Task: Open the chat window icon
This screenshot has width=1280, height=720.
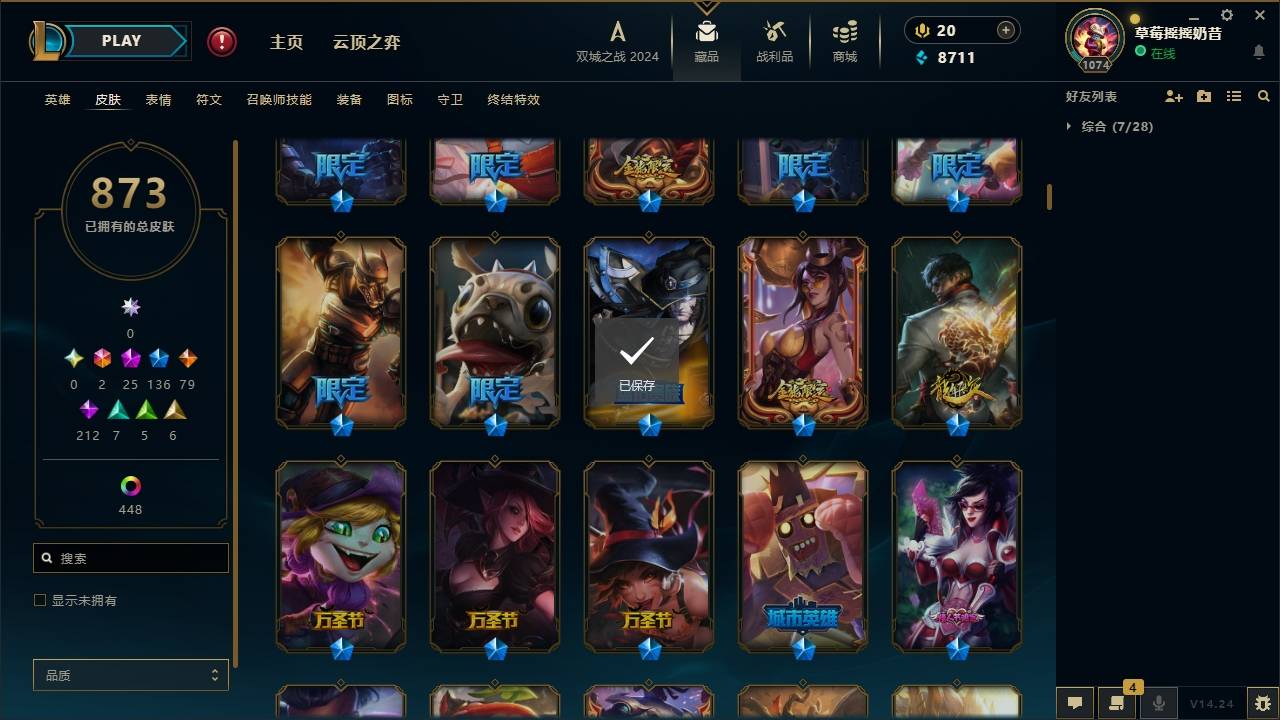Action: tap(1075, 703)
